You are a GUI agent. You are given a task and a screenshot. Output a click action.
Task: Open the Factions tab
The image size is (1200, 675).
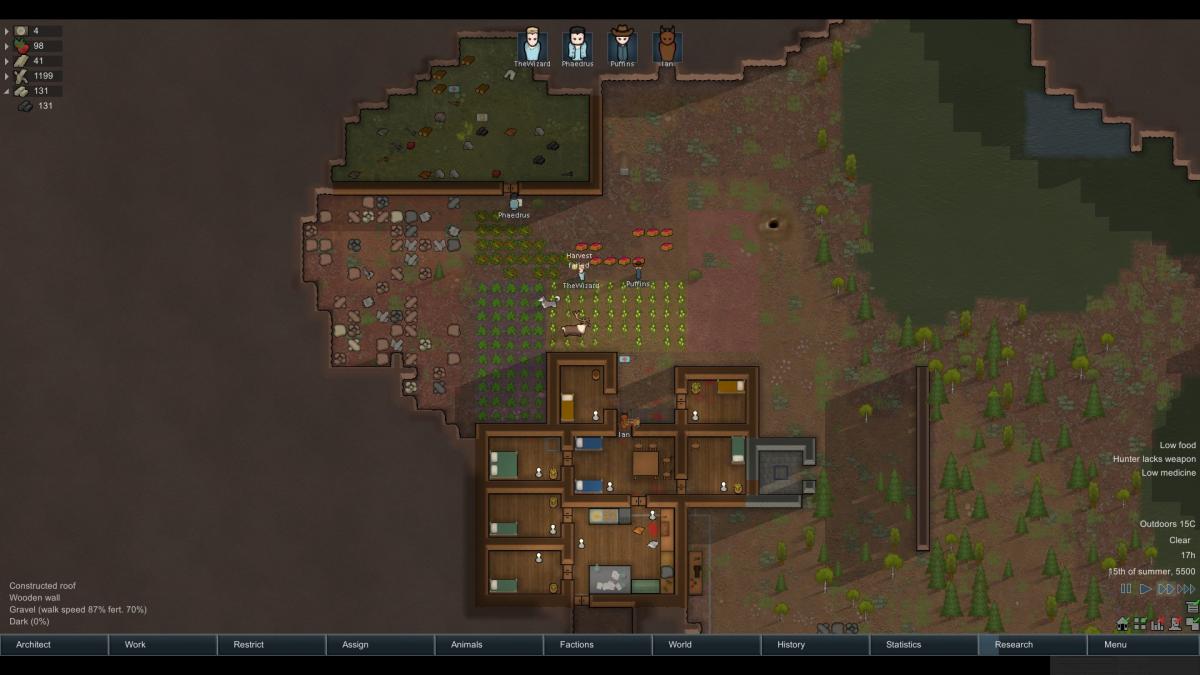599,645
